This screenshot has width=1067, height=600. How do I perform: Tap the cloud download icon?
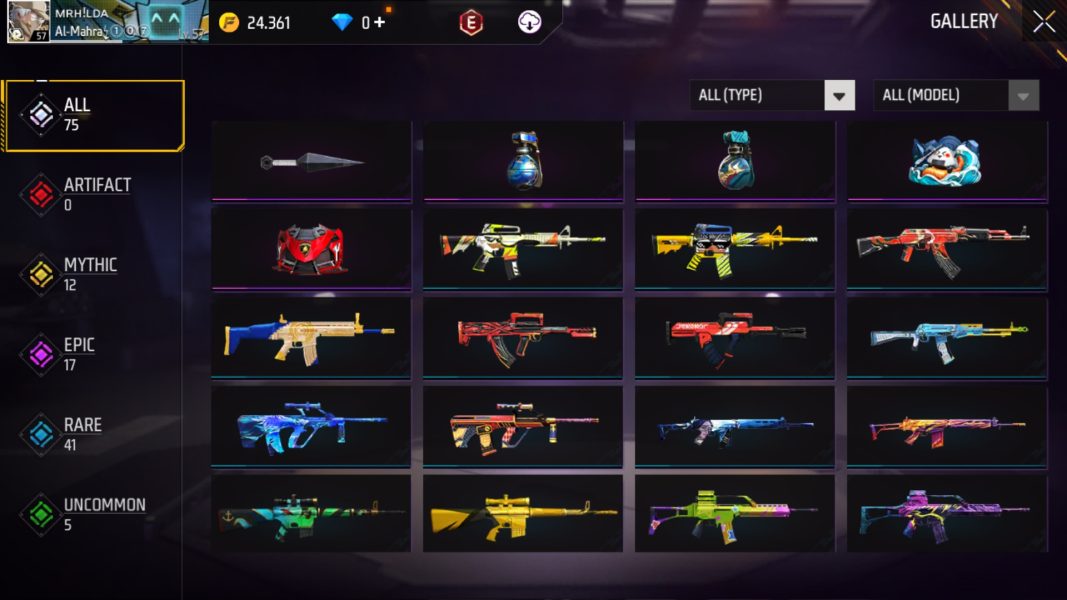point(529,22)
